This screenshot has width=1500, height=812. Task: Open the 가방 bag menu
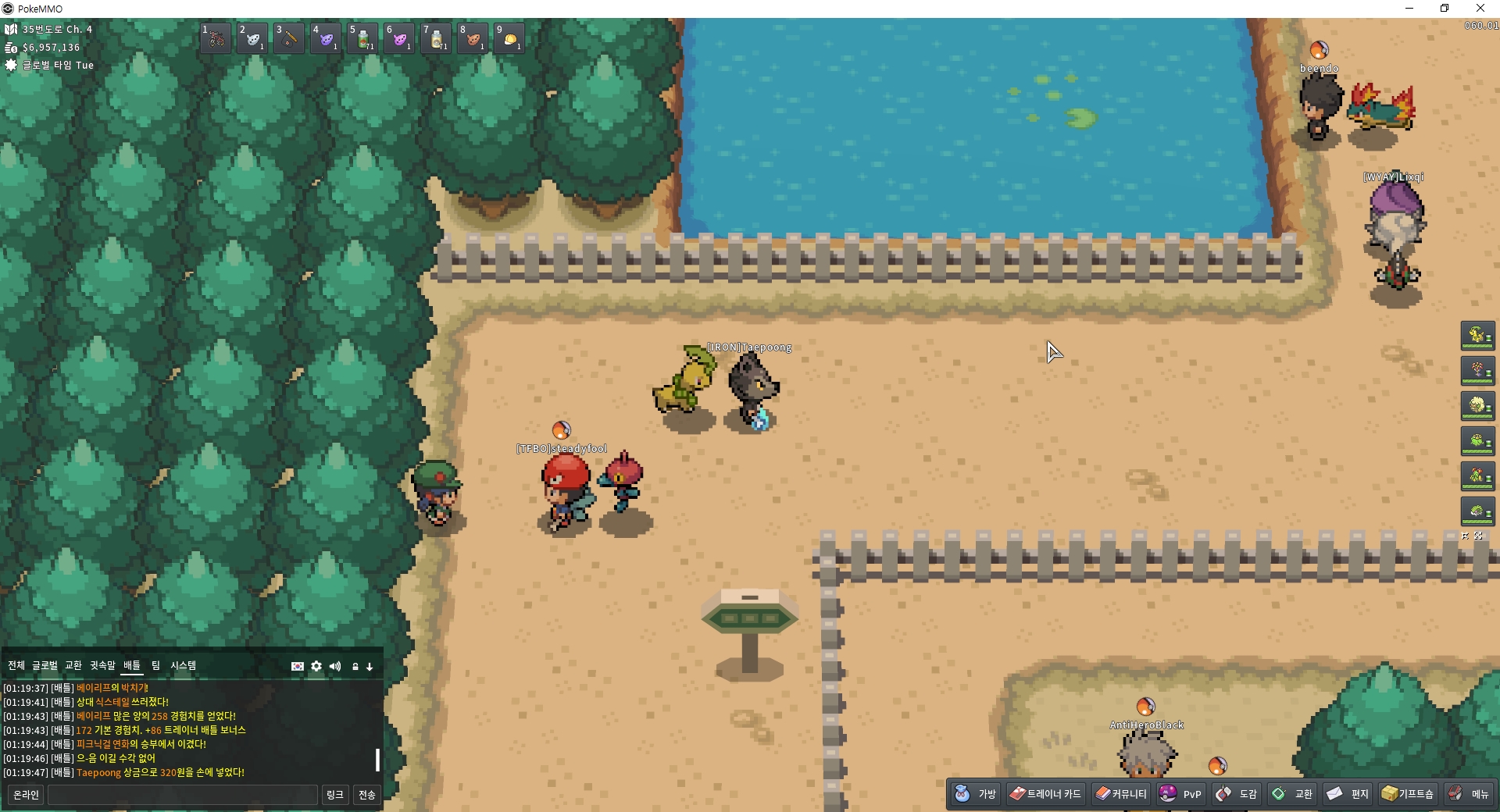(976, 794)
